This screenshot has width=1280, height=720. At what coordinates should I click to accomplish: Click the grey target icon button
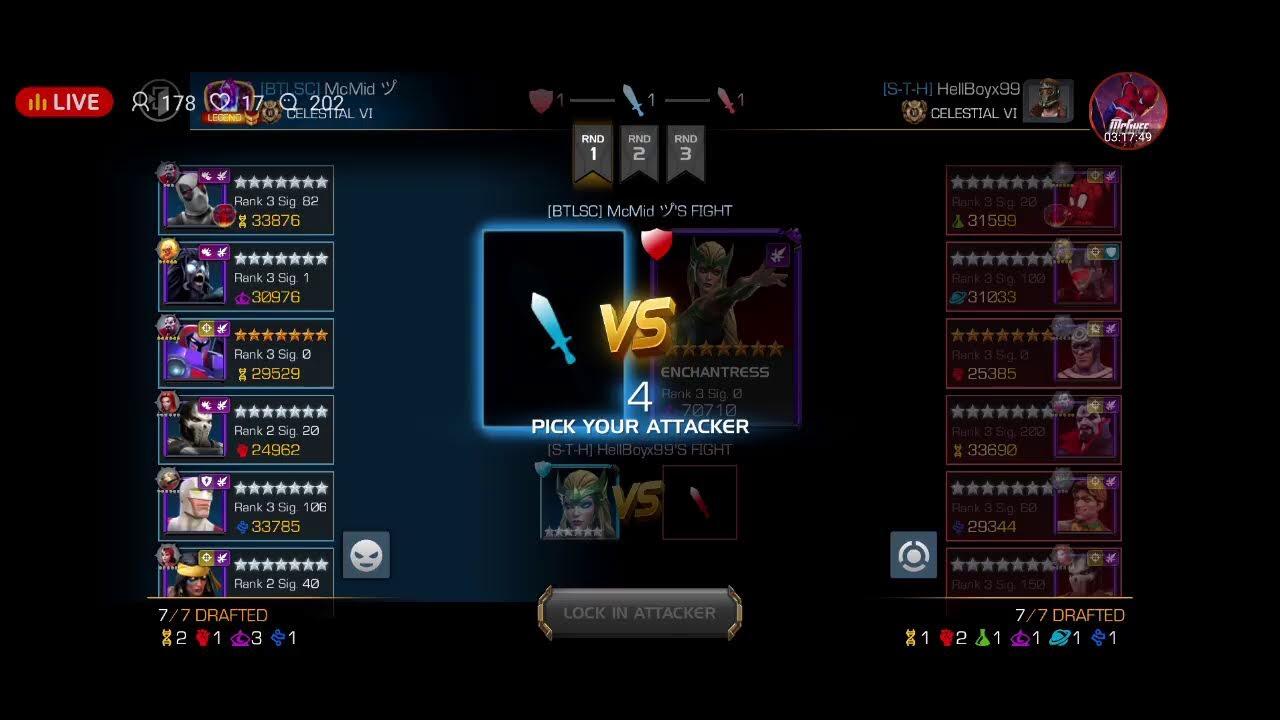coord(913,555)
